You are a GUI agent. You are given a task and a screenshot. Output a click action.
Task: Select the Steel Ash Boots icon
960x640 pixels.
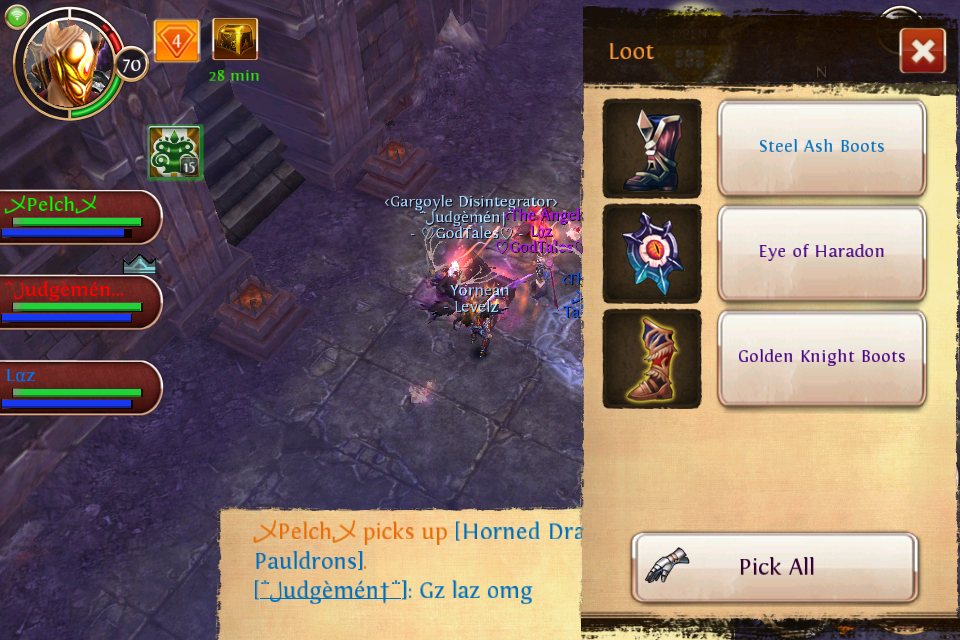pyautogui.click(x=652, y=148)
